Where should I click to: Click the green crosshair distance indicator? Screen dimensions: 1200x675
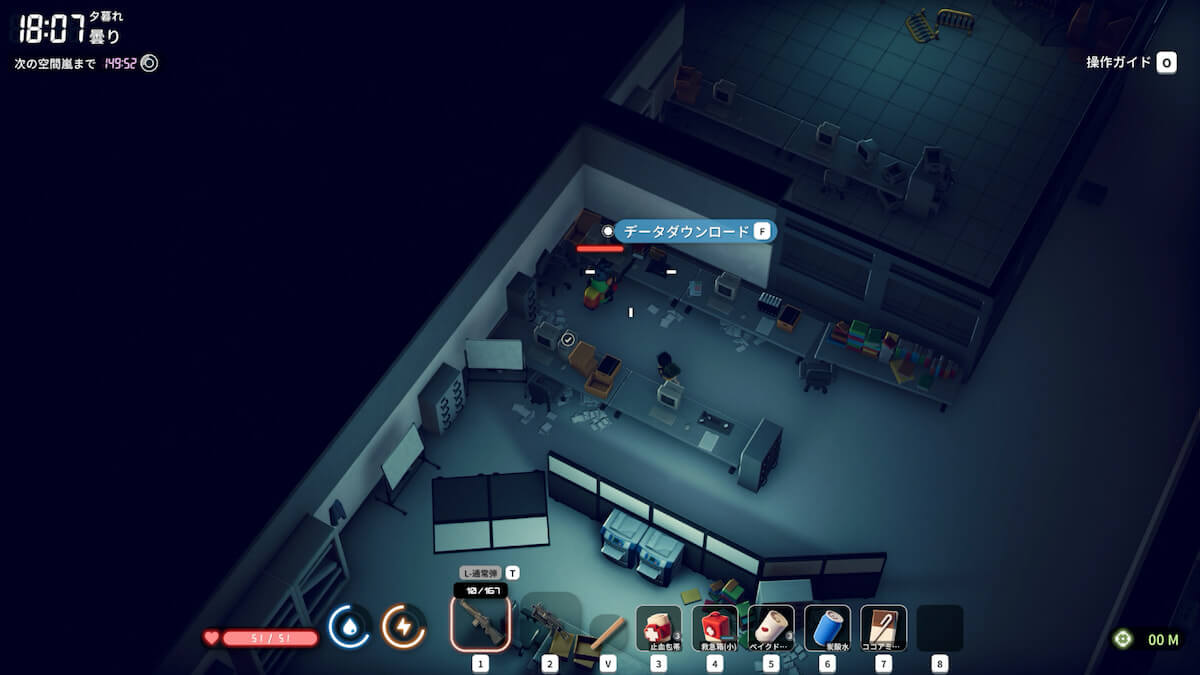click(1123, 639)
